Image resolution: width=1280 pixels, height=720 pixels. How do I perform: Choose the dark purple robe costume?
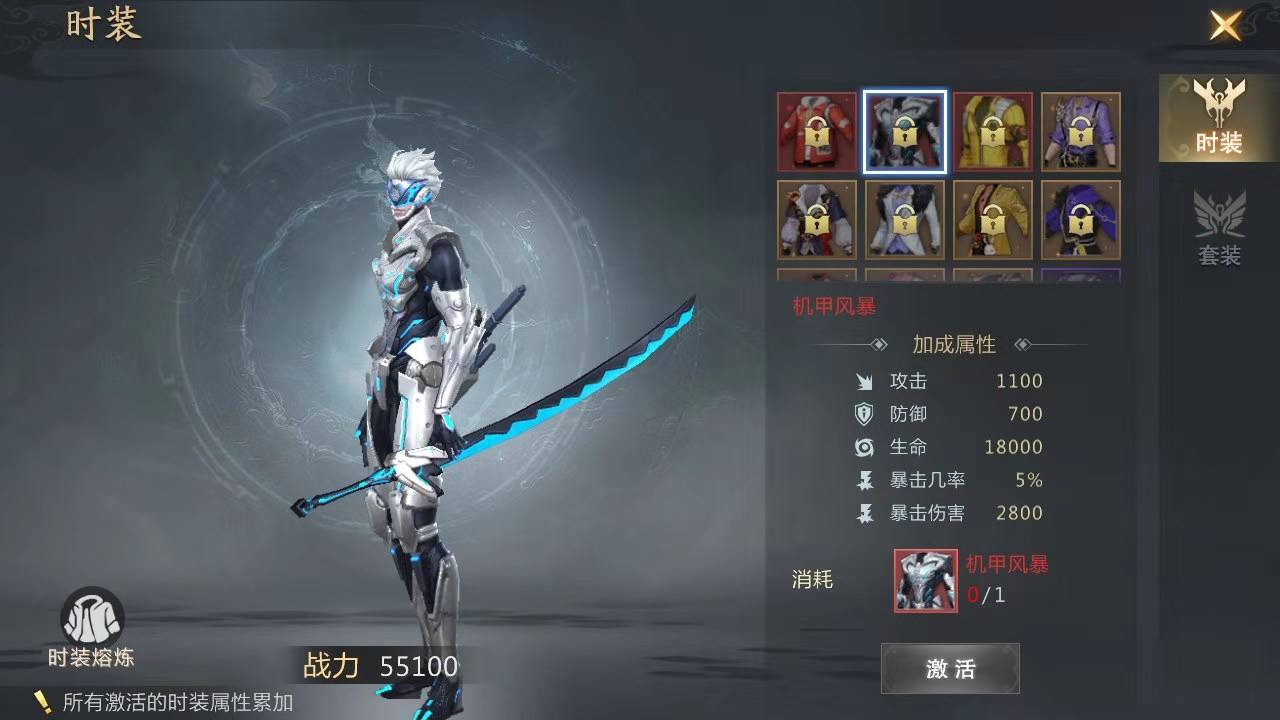pyautogui.click(x=1081, y=219)
